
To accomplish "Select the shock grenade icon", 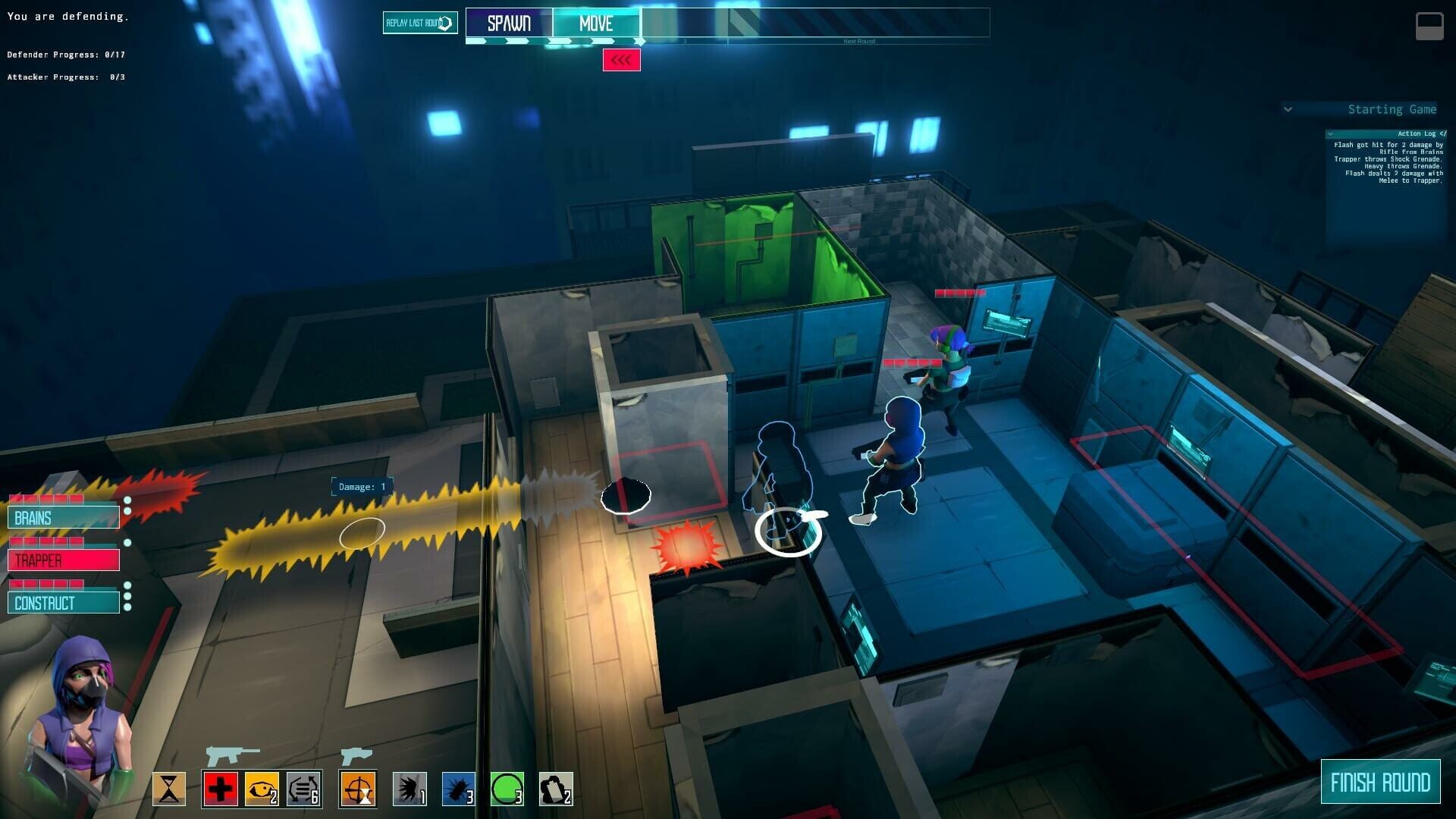I will 409,789.
